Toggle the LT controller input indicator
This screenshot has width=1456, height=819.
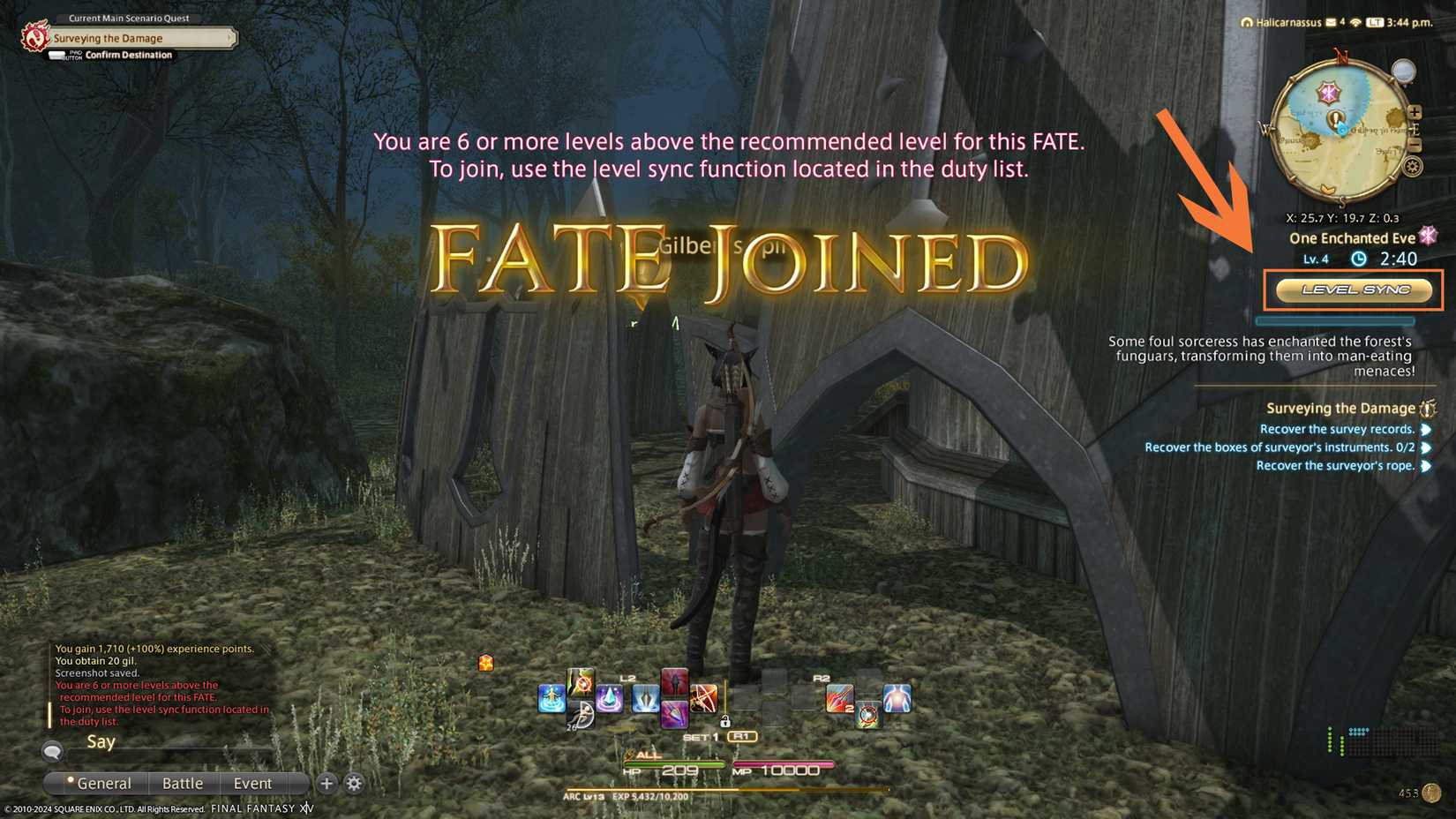tap(1375, 22)
